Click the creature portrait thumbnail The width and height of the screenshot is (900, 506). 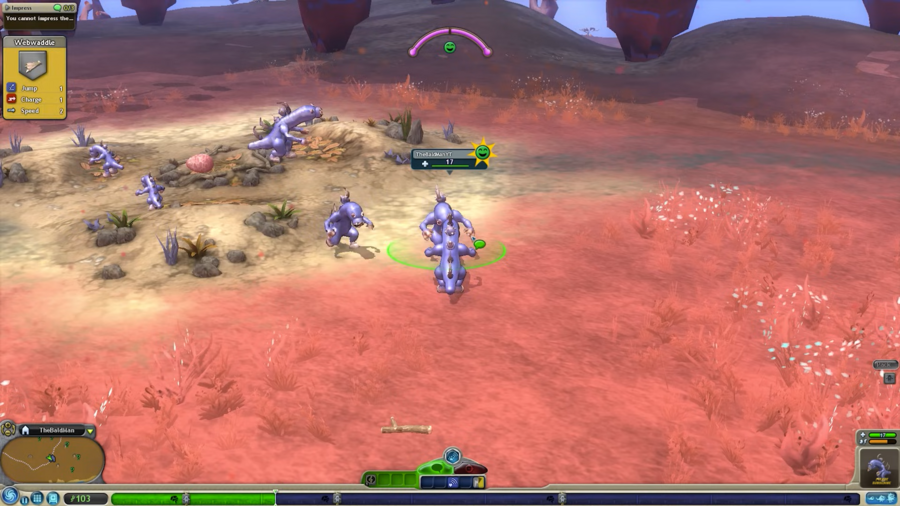tap(878, 467)
